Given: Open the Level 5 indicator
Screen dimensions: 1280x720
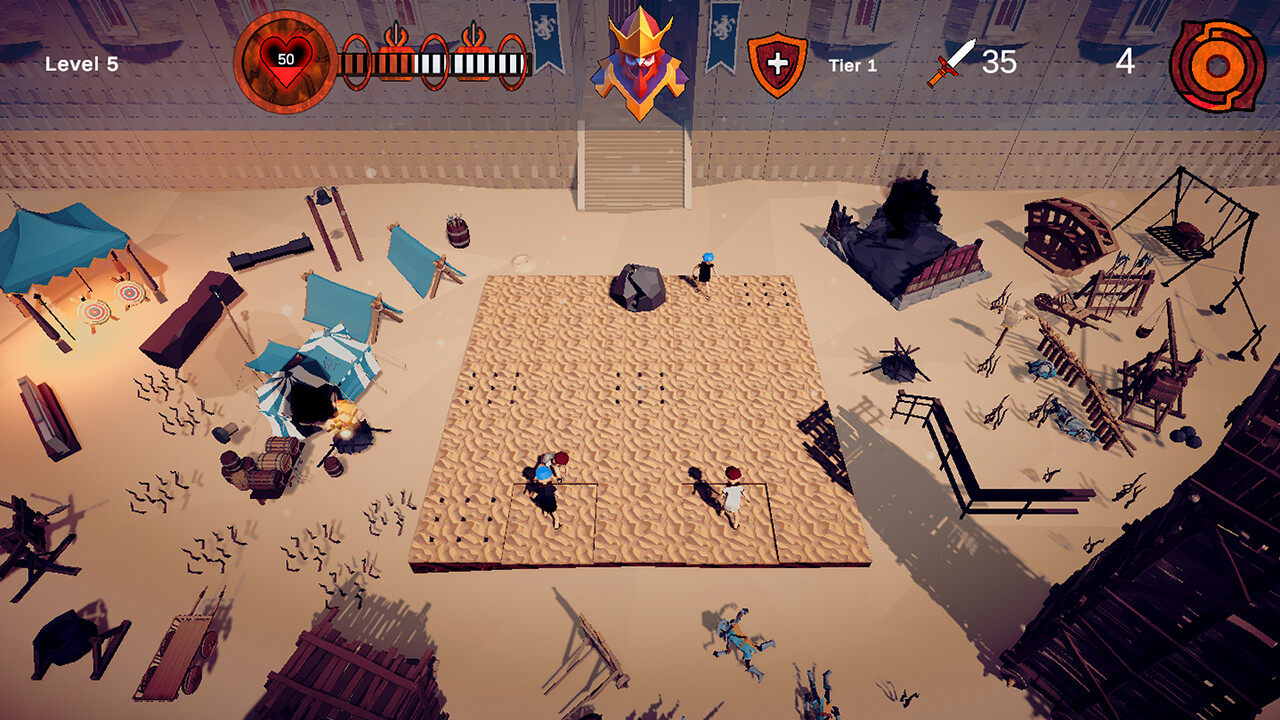Looking at the screenshot, I should pyautogui.click(x=80, y=62).
